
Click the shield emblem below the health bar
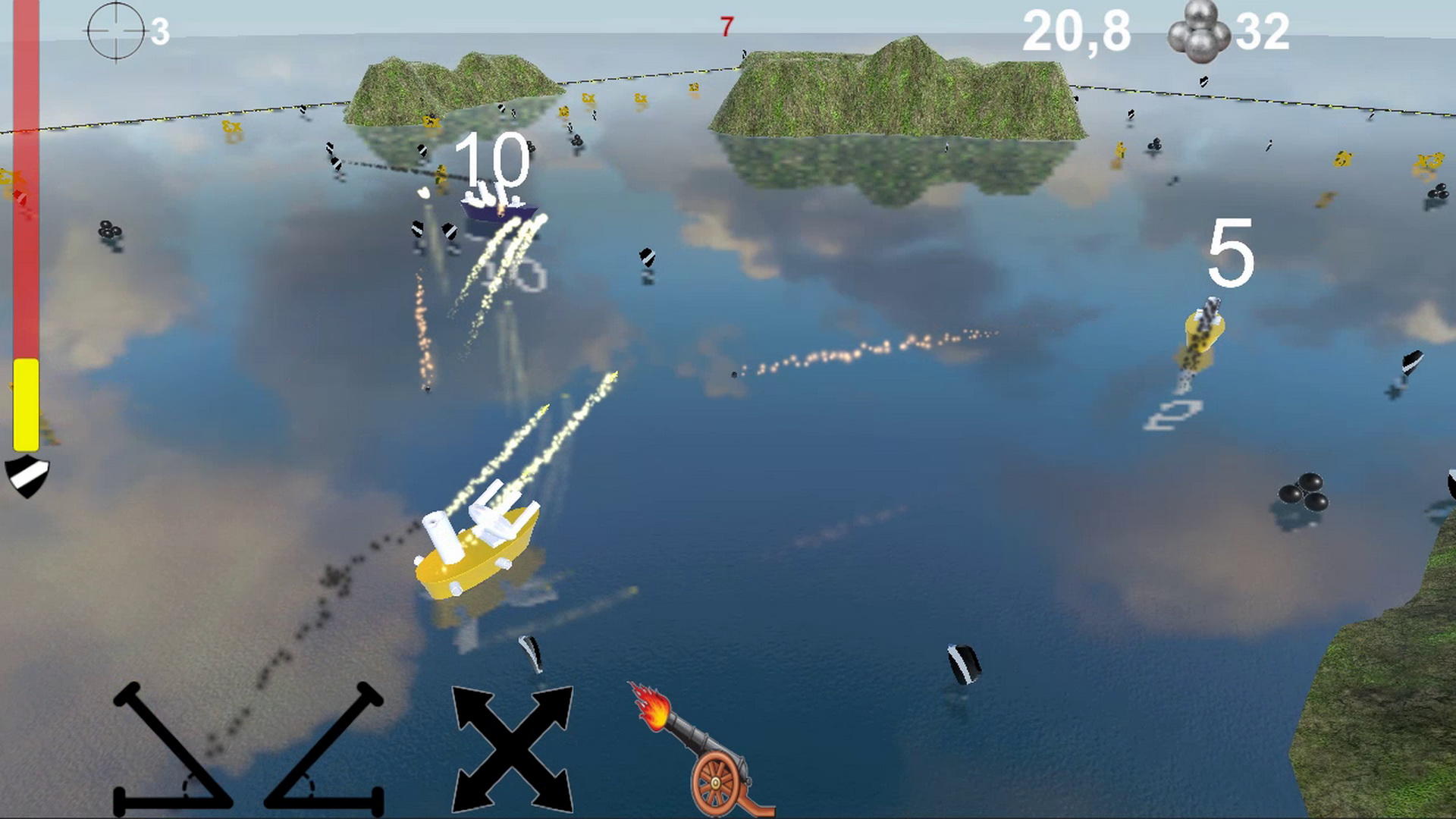coord(29,474)
